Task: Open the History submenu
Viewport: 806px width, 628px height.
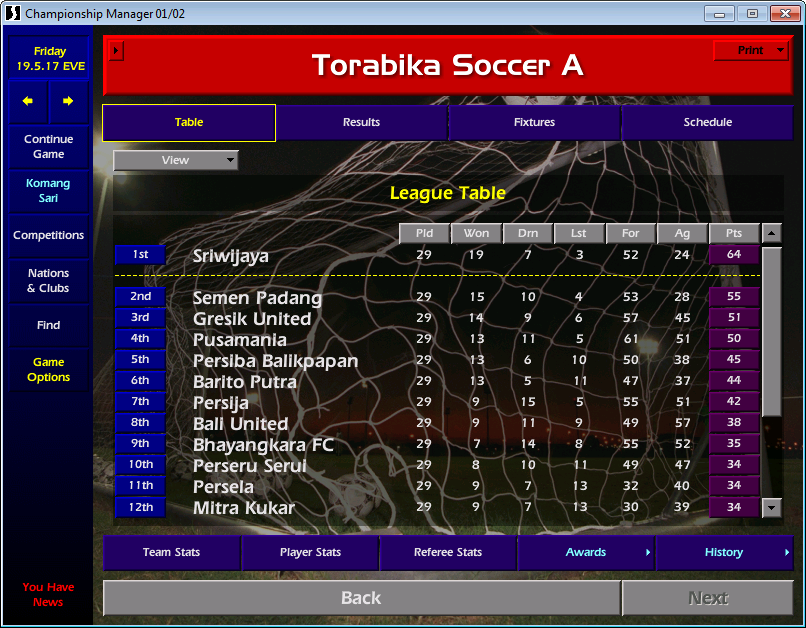Action: [x=724, y=553]
